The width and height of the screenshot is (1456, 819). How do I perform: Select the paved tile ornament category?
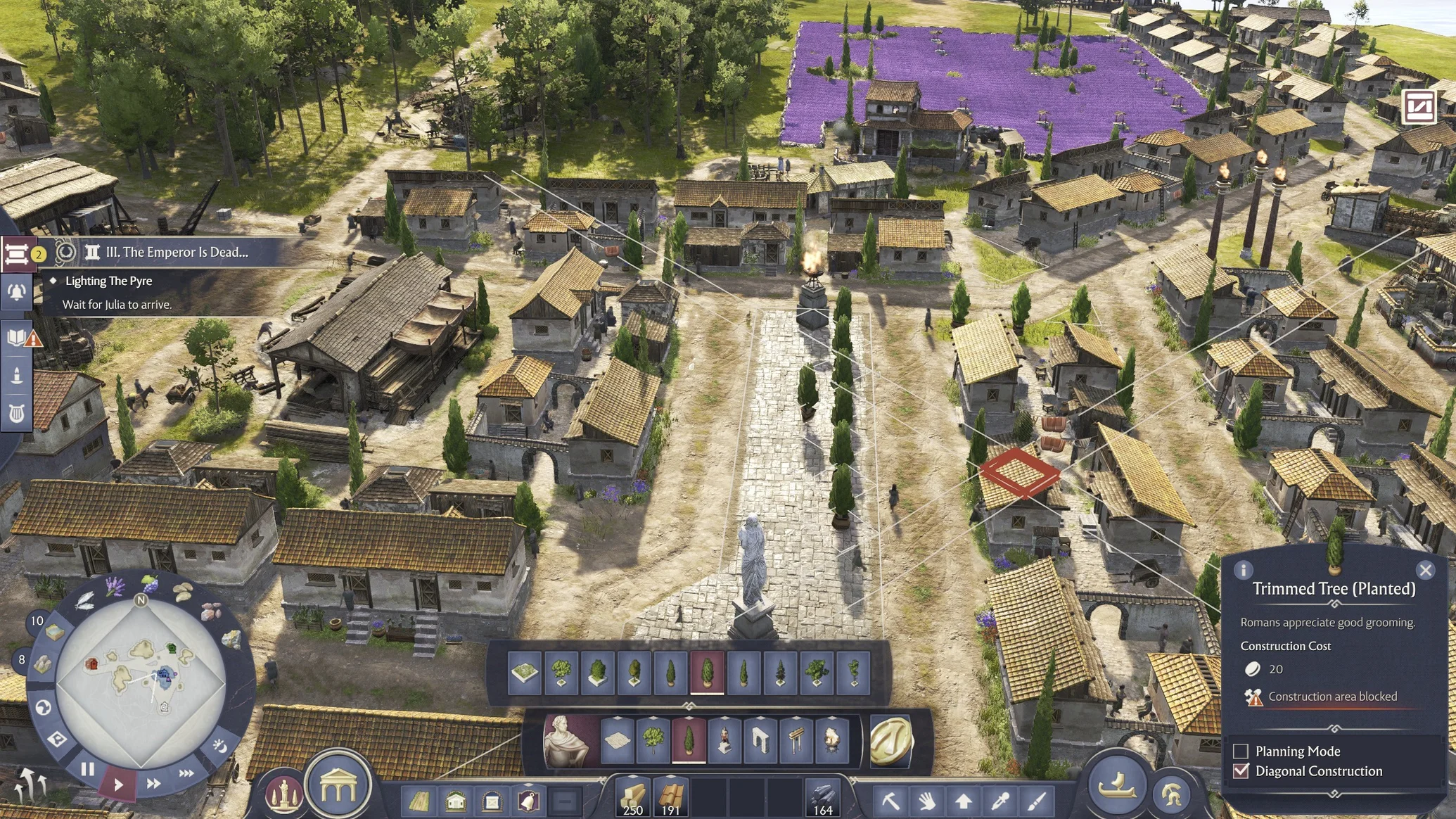click(x=617, y=741)
